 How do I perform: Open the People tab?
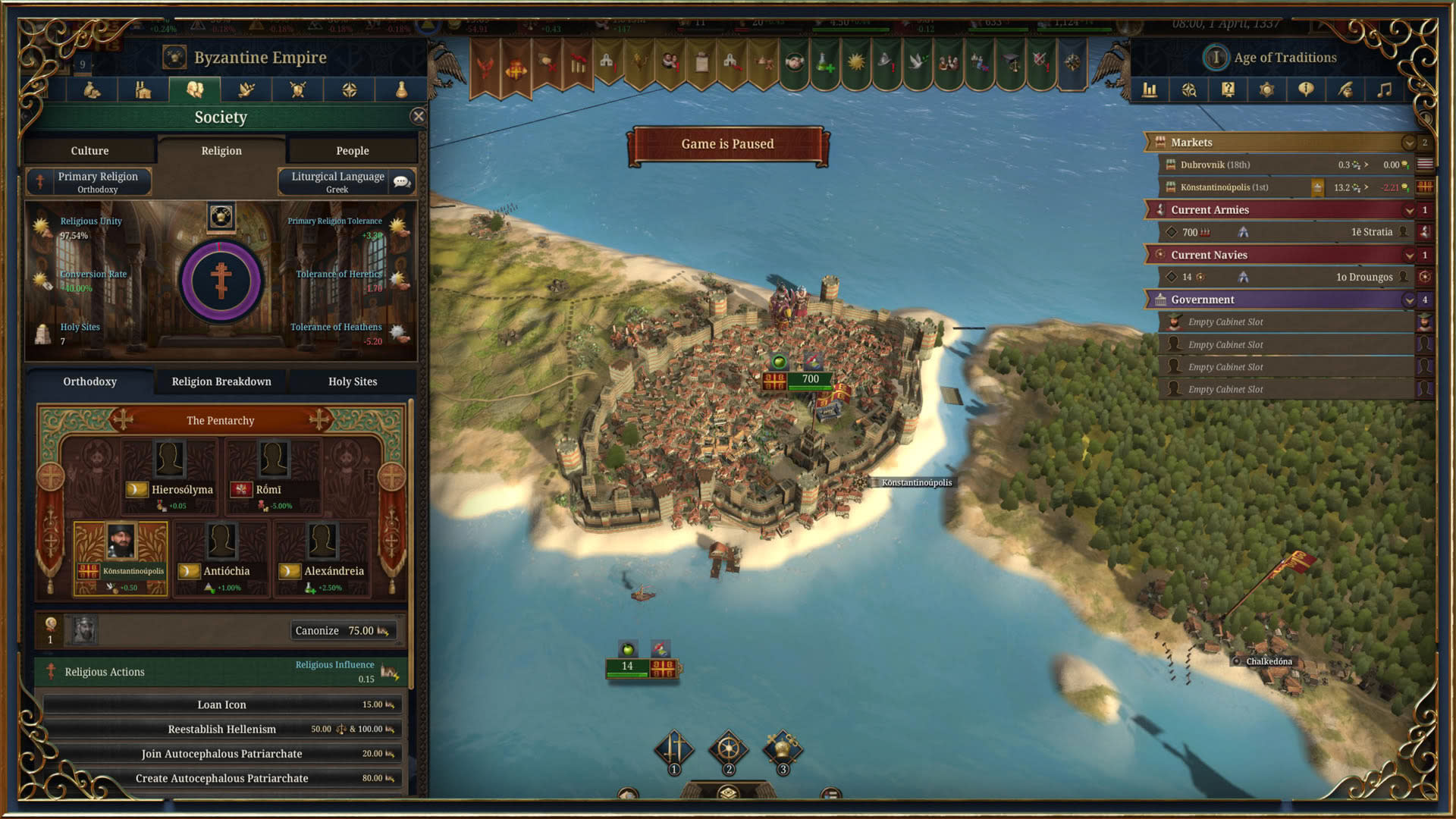352,151
